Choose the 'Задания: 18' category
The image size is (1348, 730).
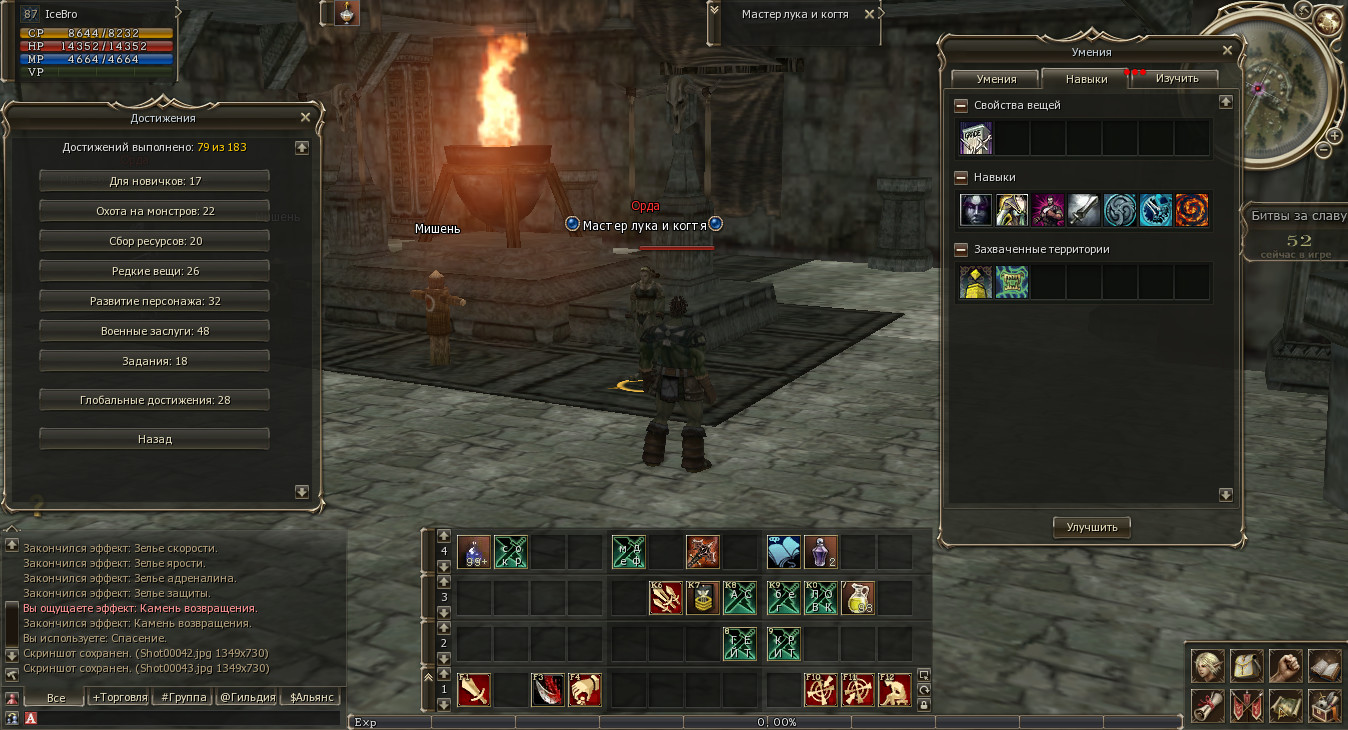click(154, 361)
